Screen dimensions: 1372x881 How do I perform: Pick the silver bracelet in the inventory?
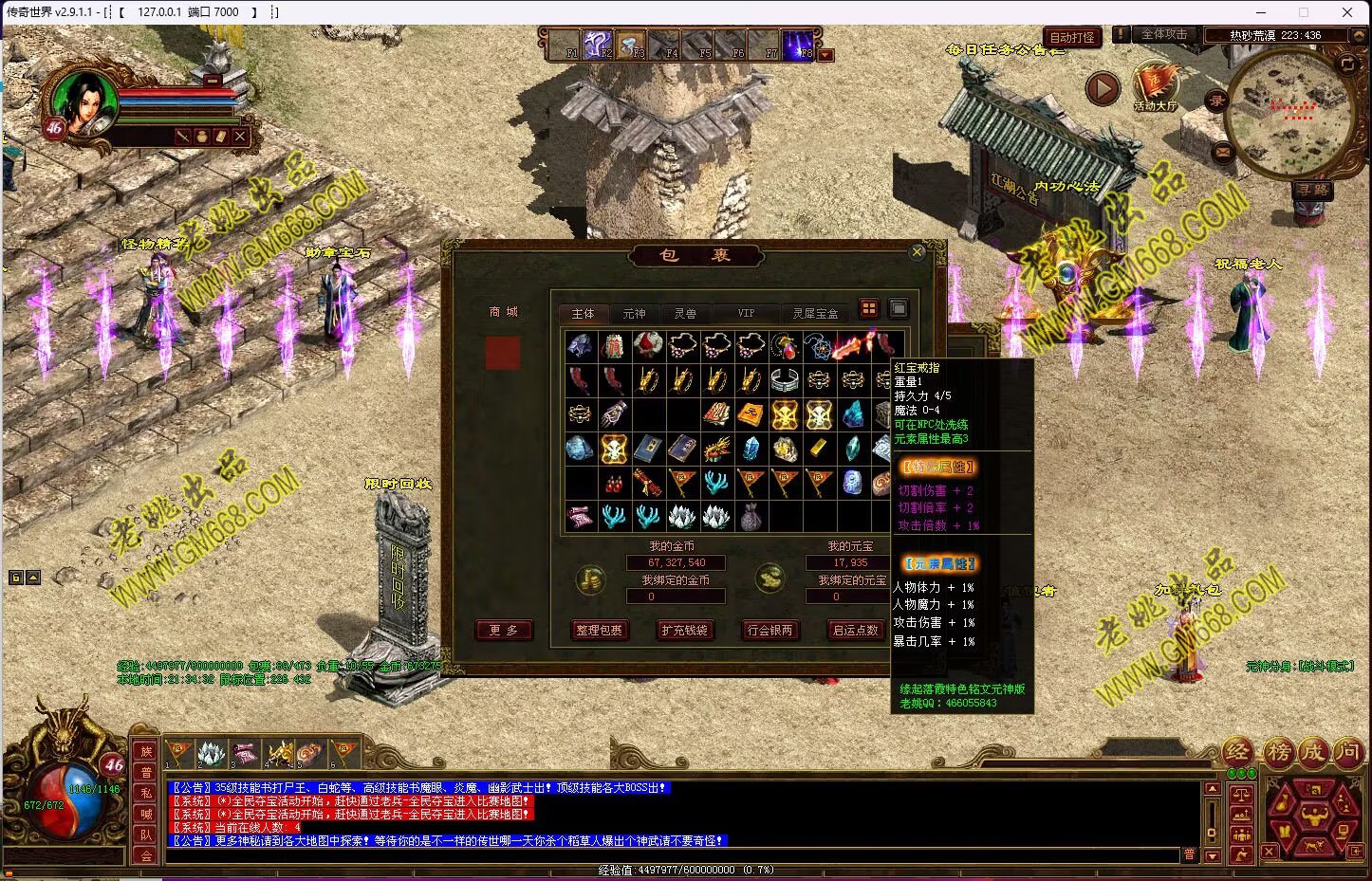coord(785,381)
